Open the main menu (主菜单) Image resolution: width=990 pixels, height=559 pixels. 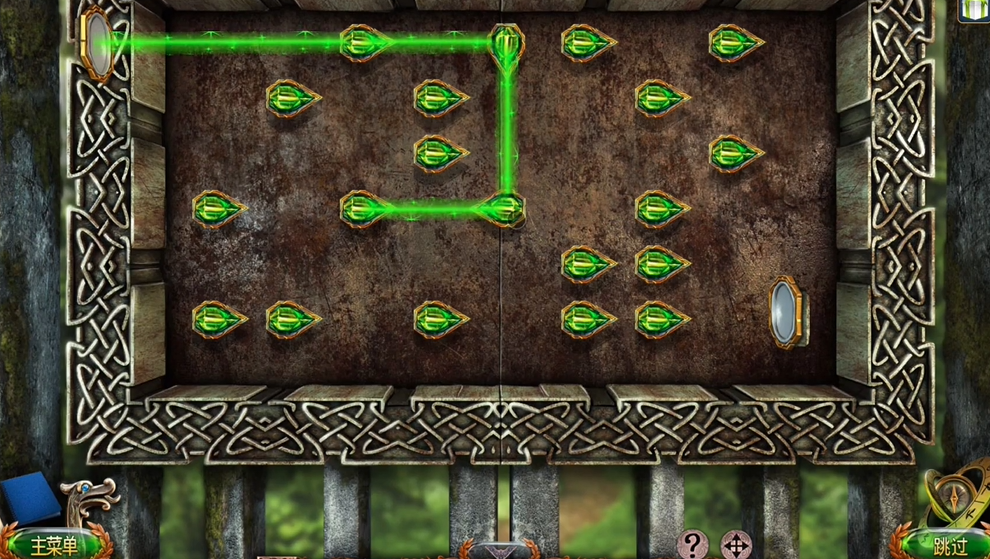54,546
